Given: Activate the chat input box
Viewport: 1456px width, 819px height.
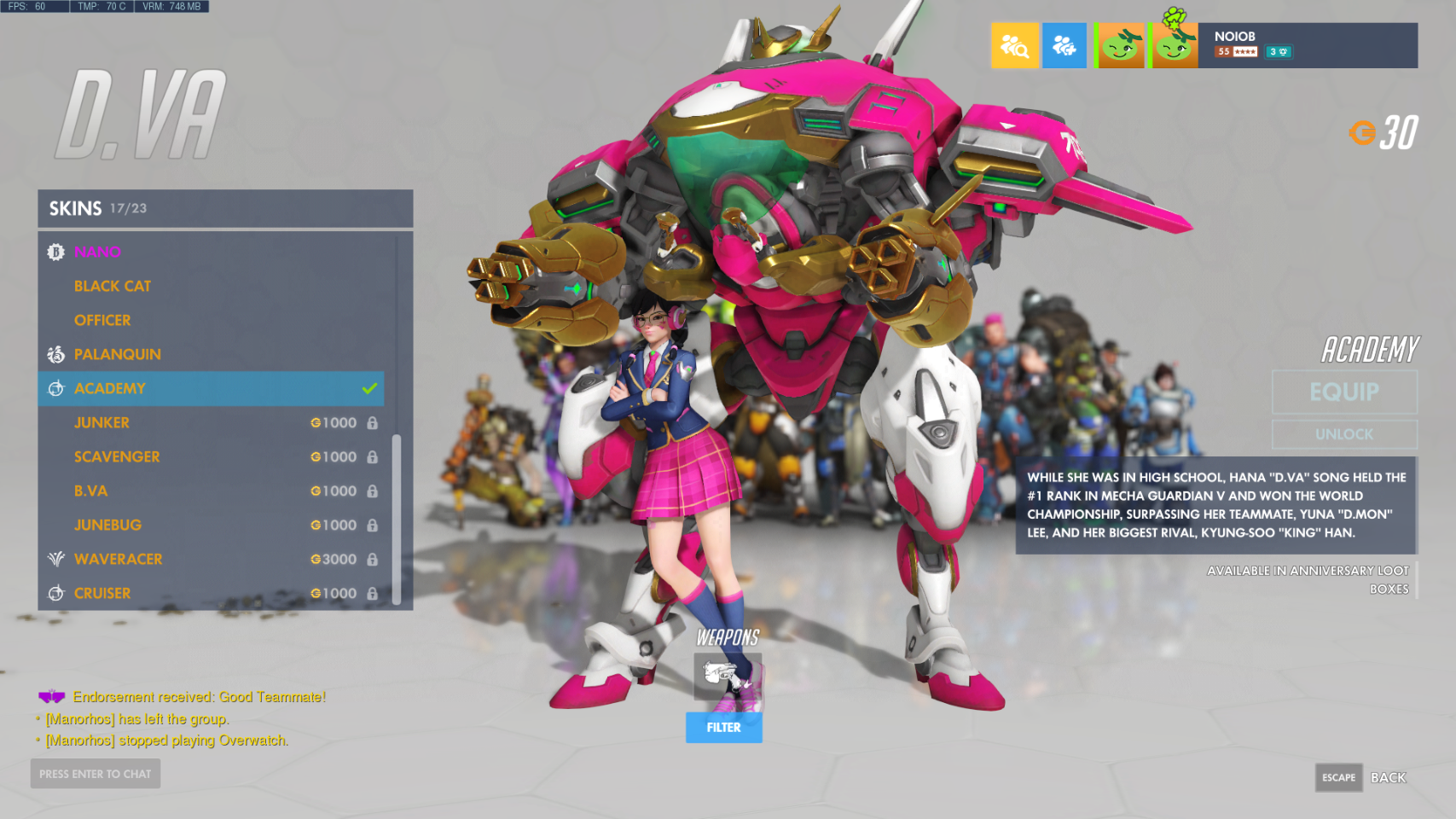Looking at the screenshot, I should point(96,774).
